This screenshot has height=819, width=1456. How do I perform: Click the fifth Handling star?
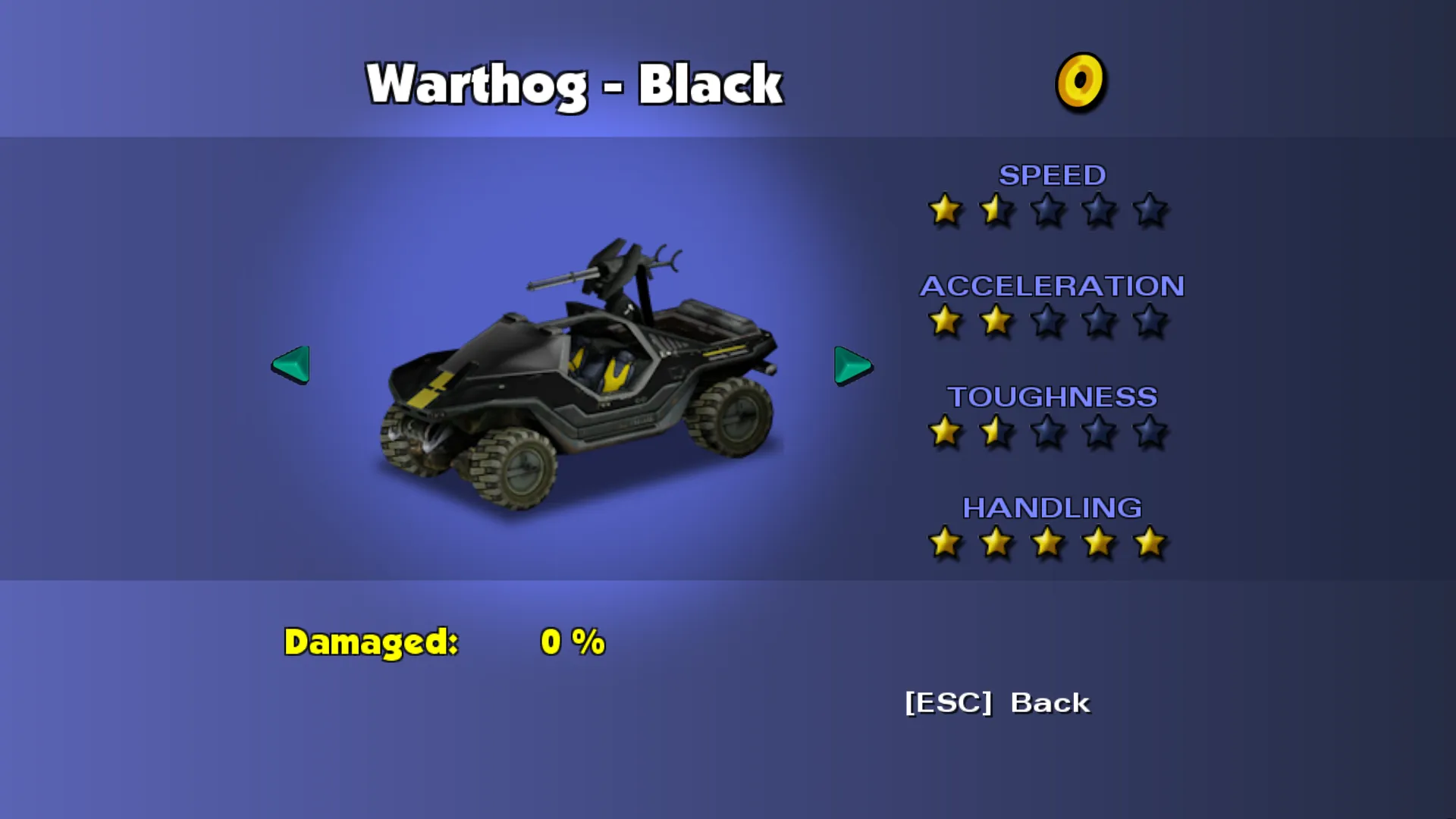coord(1150,543)
